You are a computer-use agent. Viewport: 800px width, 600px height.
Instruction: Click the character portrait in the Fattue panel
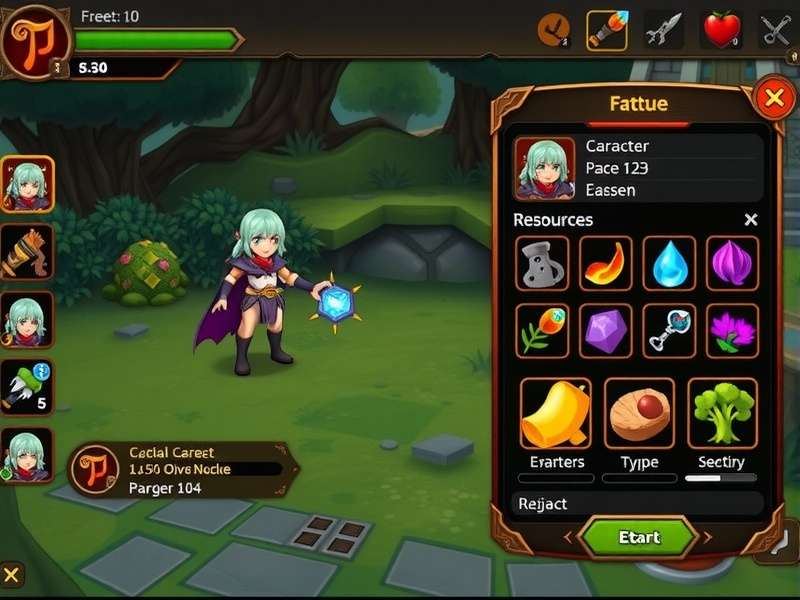click(x=544, y=168)
